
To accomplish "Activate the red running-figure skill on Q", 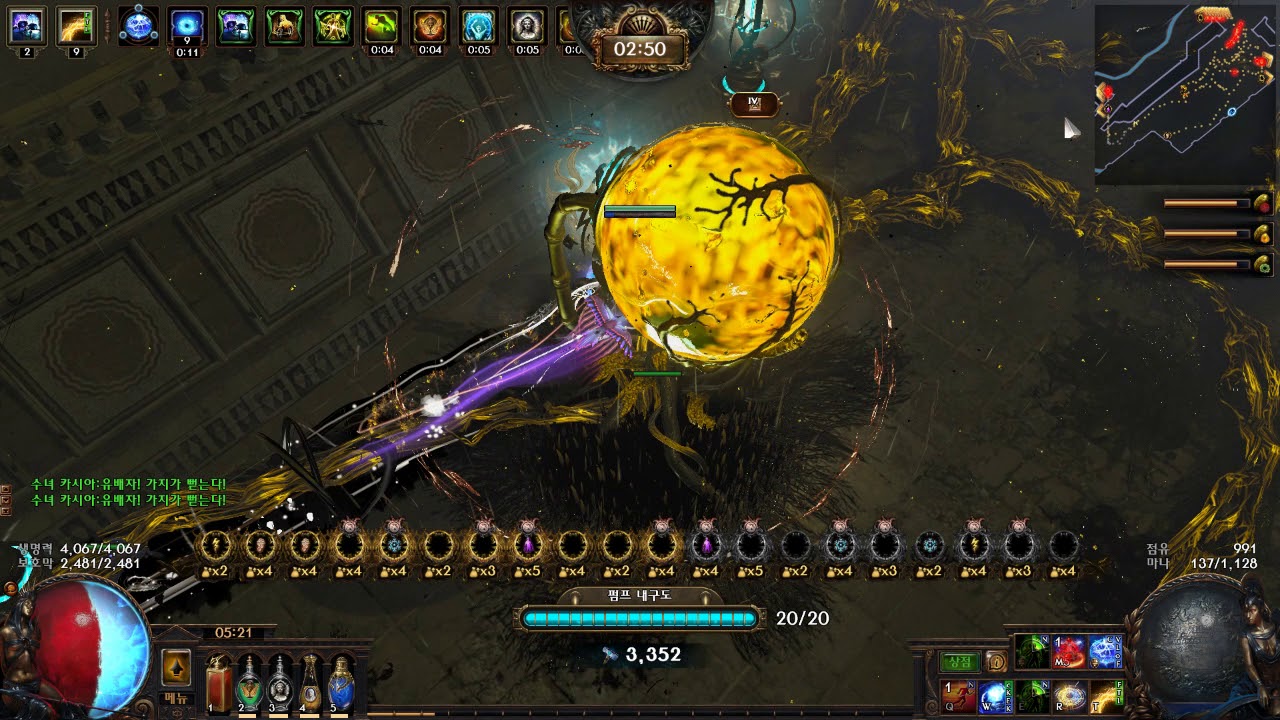I will (x=957, y=696).
